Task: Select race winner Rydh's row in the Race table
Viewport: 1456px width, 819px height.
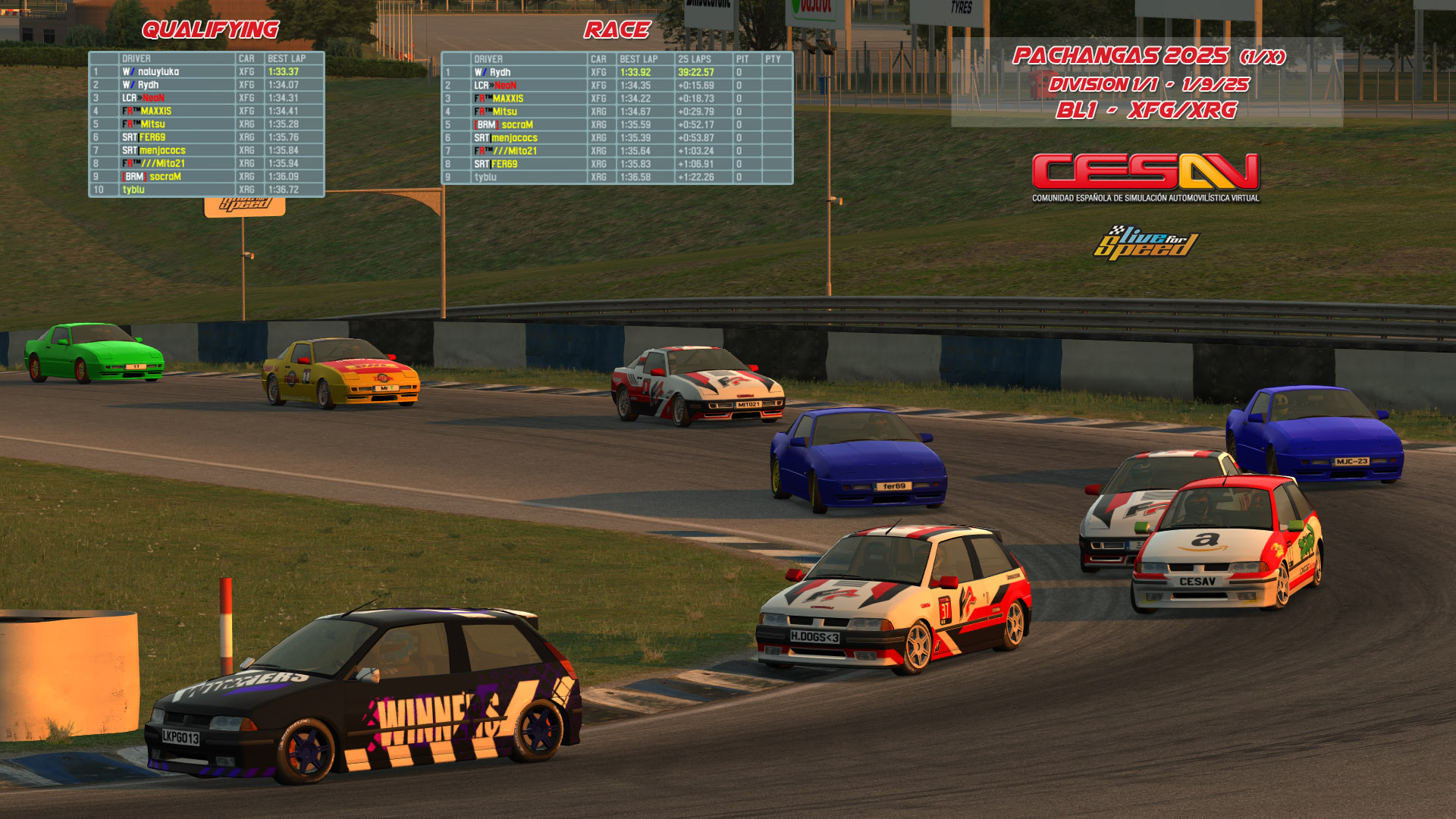Action: point(617,73)
